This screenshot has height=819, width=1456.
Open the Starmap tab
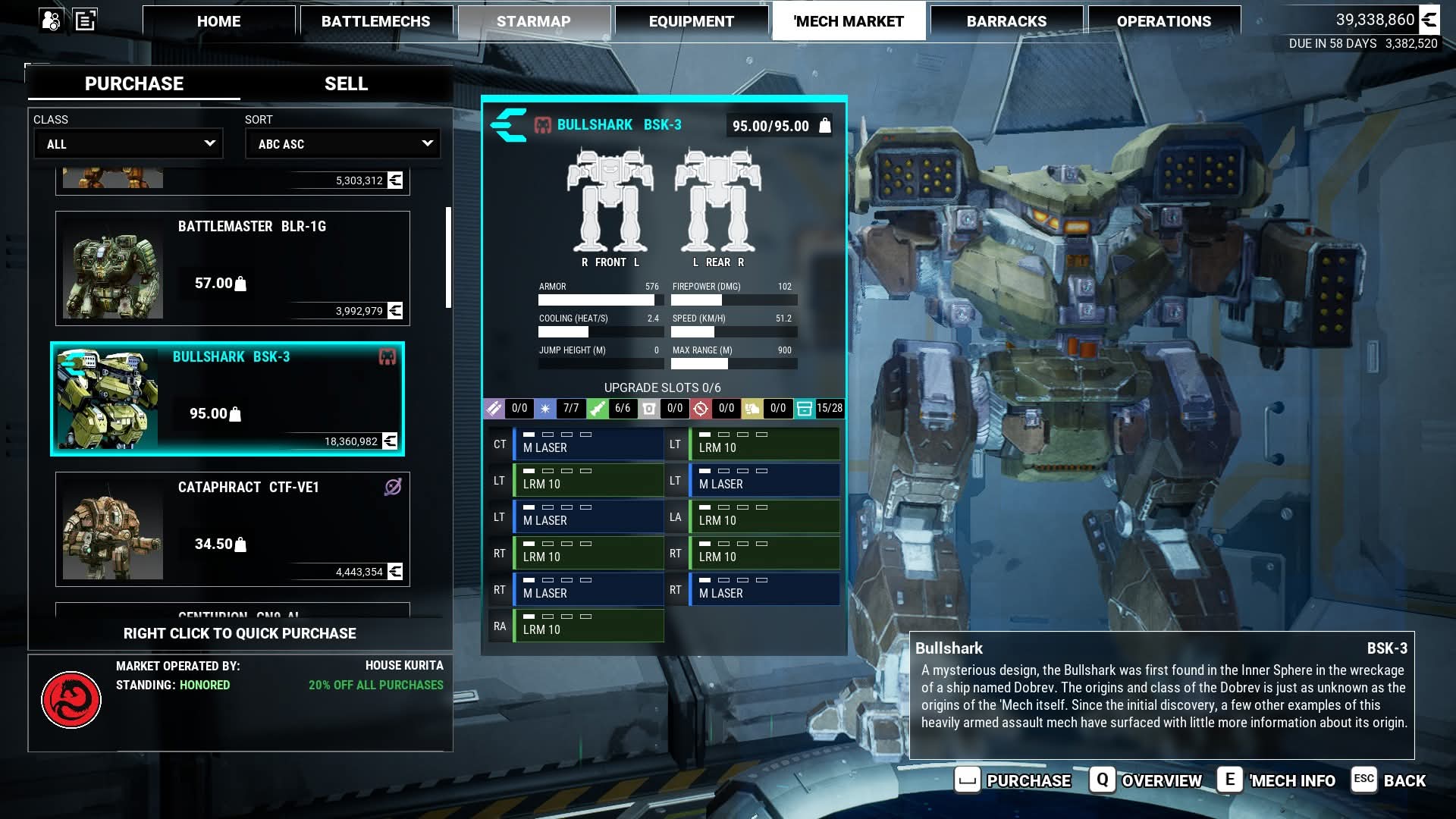[x=534, y=21]
